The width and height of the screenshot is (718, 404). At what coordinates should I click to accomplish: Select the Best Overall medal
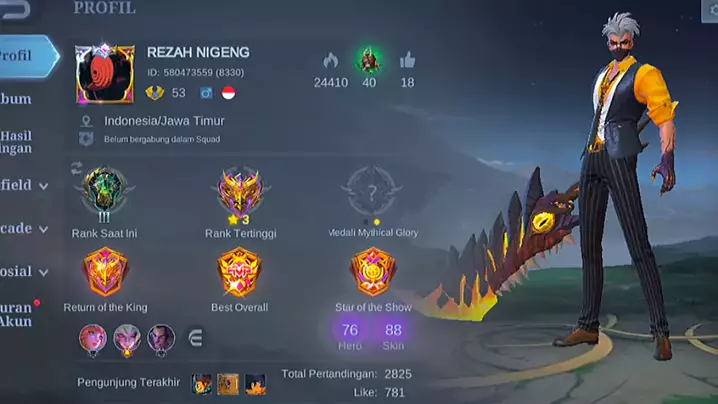click(x=240, y=271)
